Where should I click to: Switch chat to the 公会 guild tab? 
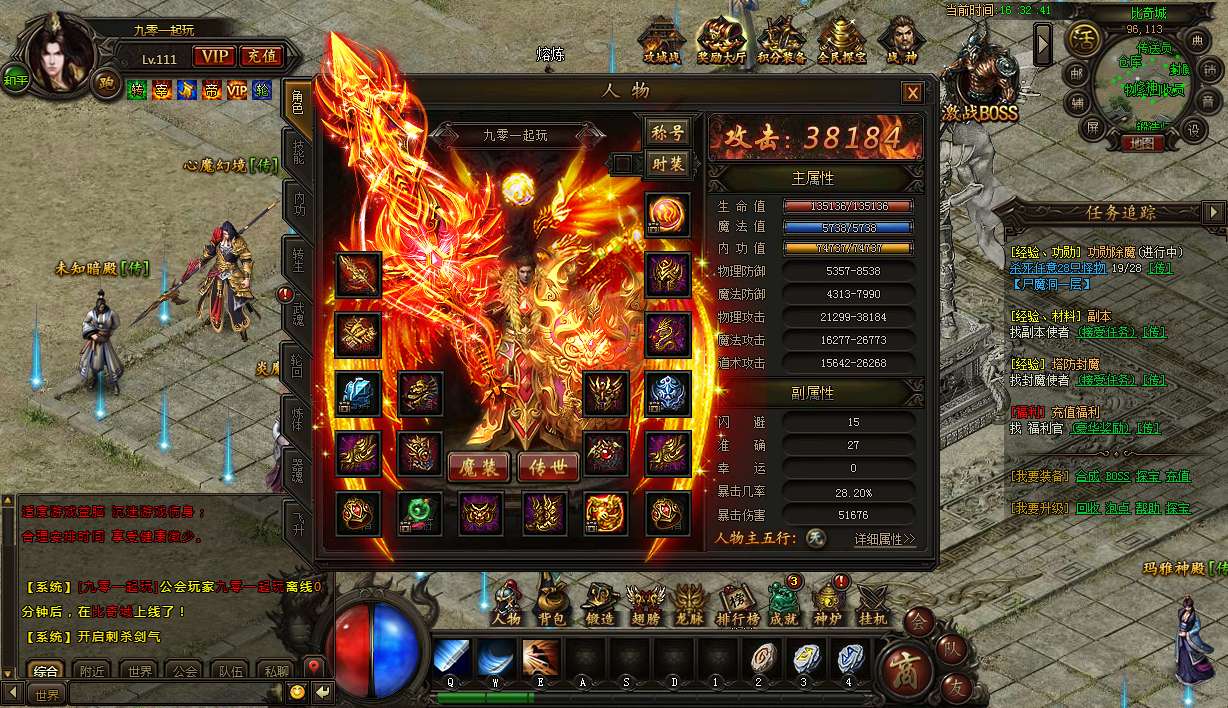182,671
